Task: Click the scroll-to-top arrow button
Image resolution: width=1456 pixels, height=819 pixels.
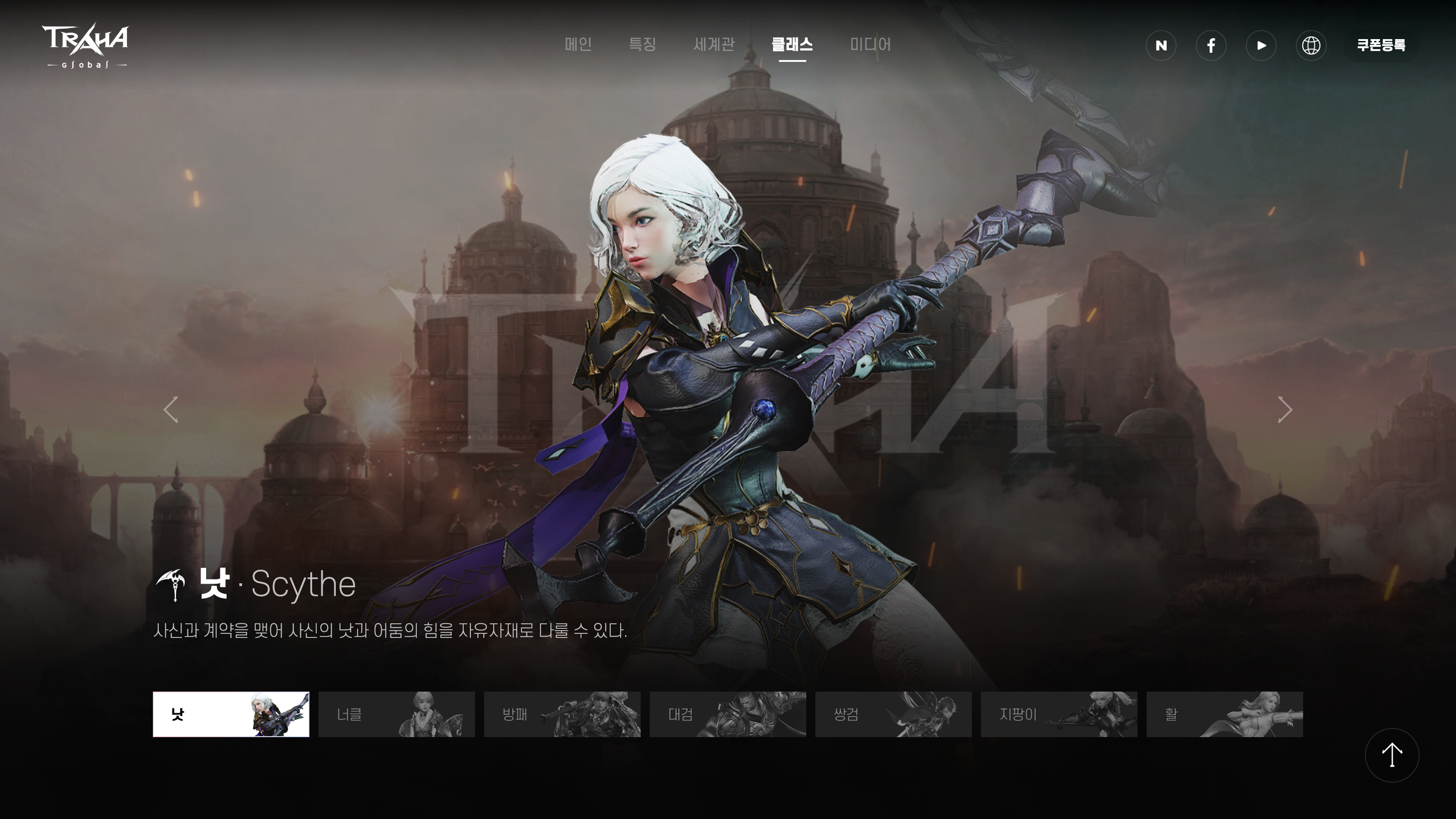Action: 1391,755
